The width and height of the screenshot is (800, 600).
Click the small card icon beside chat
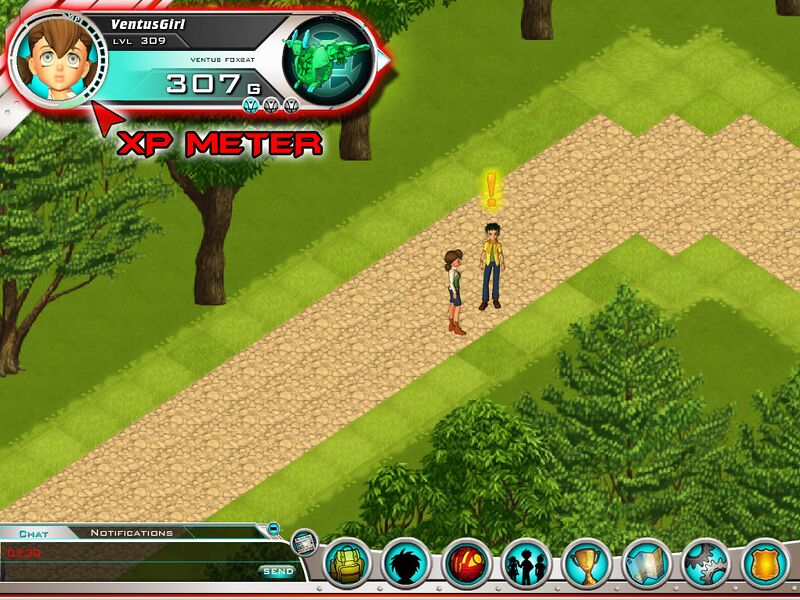pos(303,544)
